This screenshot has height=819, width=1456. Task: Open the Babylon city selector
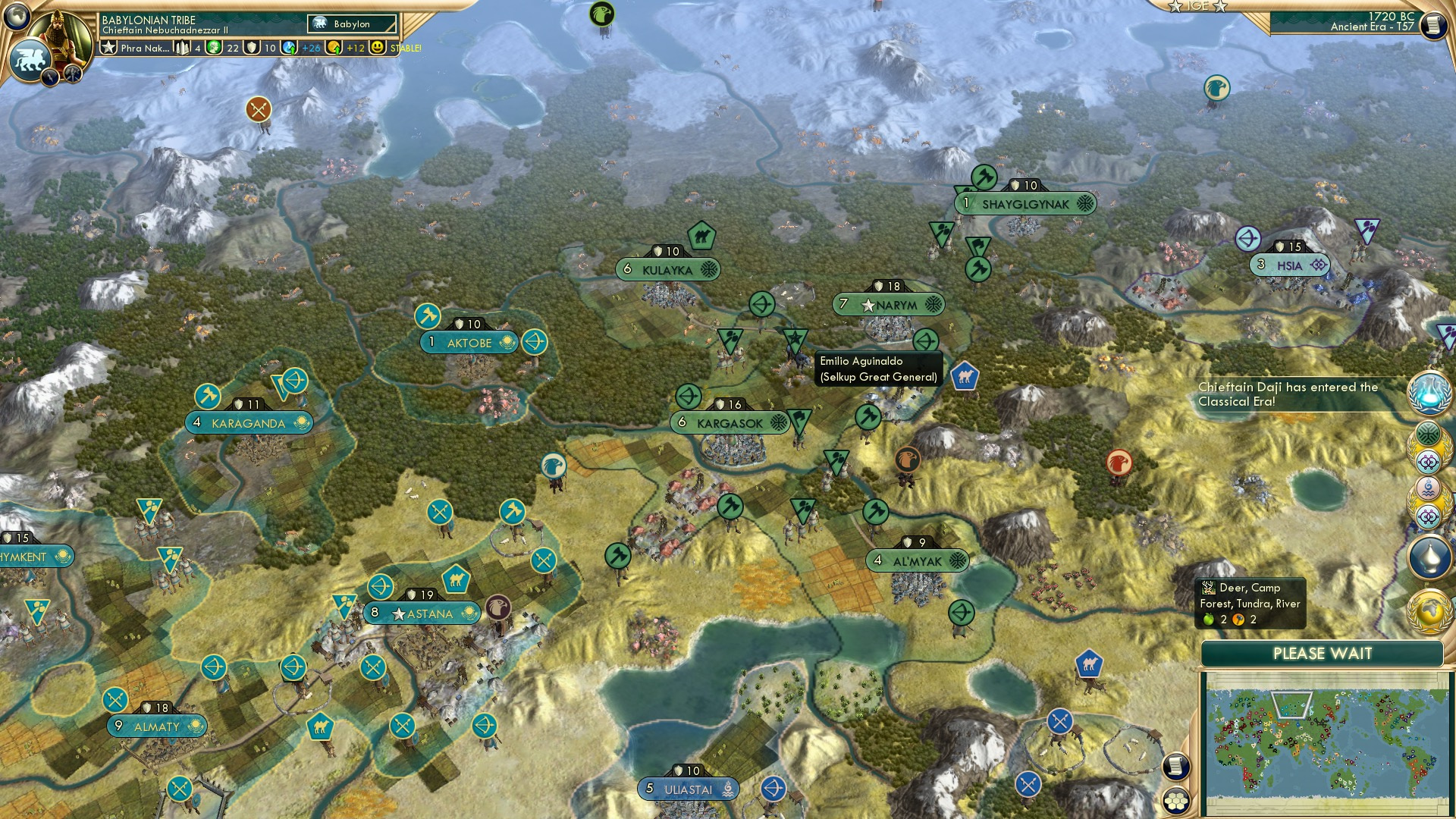[x=353, y=24]
